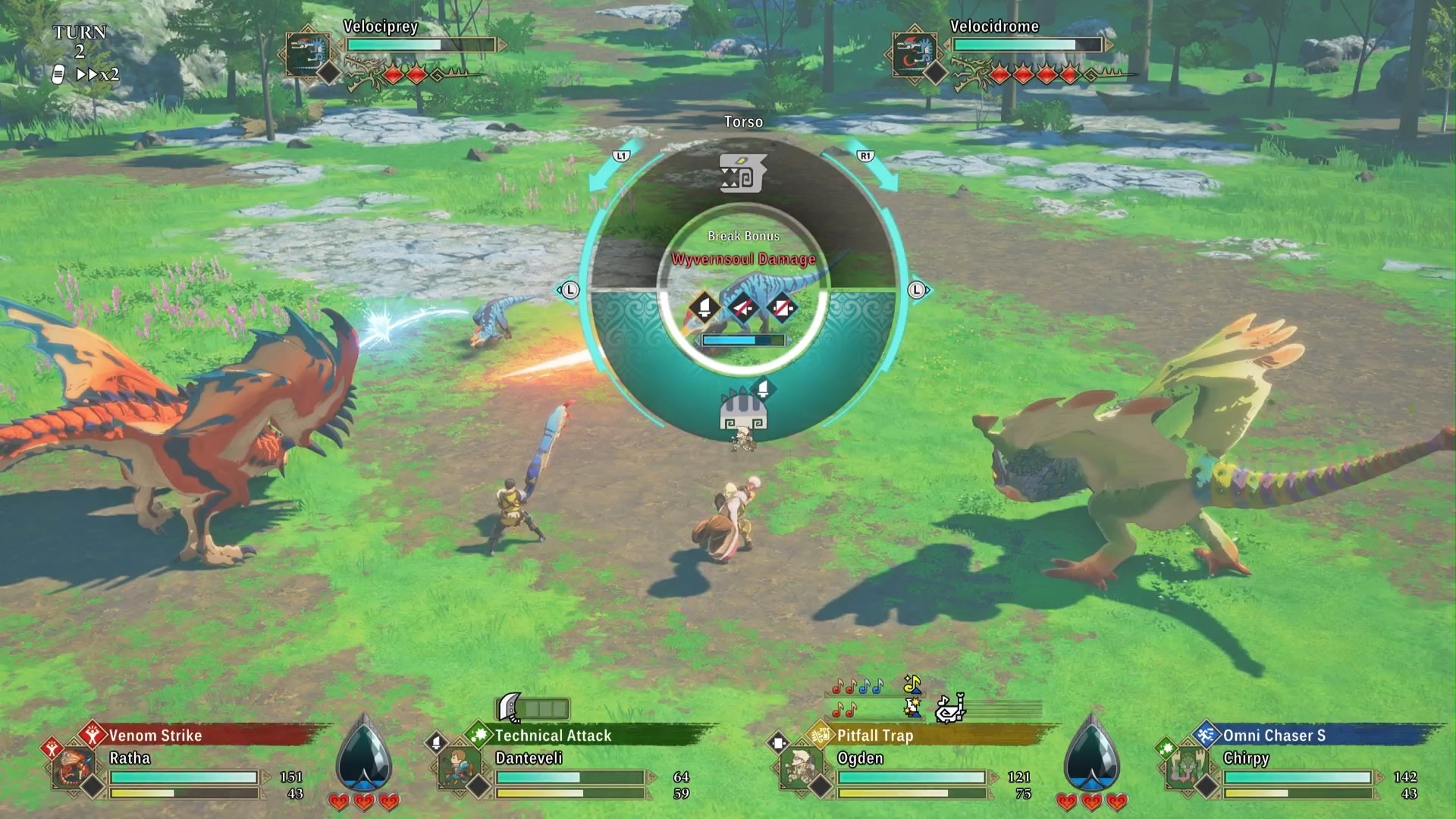Click the kinship gem beside Ratha
The width and height of the screenshot is (1456, 819).
tap(363, 755)
